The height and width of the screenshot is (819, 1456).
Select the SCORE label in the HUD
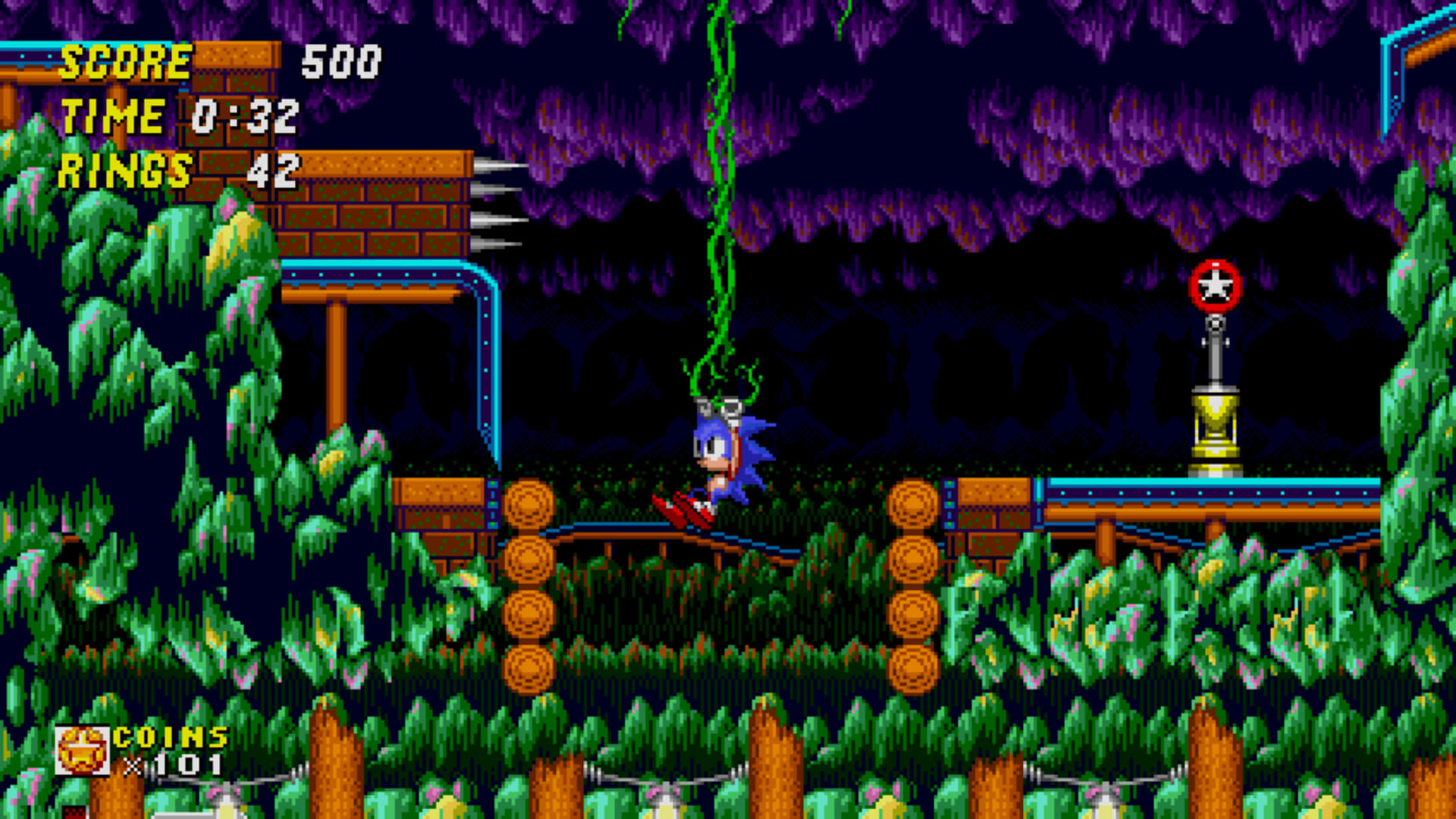coord(125,62)
